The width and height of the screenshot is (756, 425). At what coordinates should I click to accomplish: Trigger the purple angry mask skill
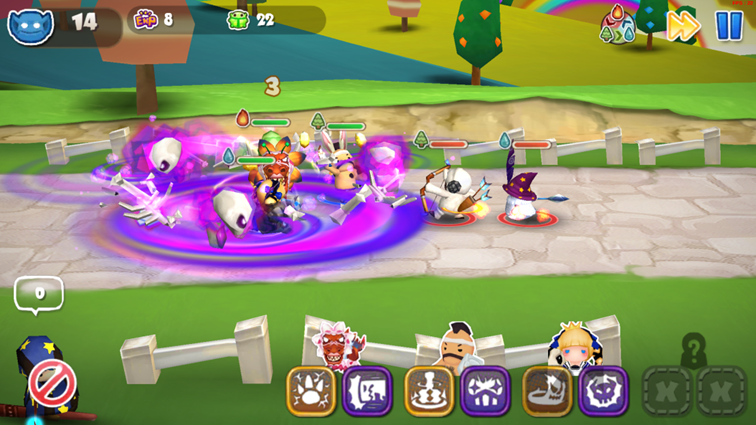[485, 391]
